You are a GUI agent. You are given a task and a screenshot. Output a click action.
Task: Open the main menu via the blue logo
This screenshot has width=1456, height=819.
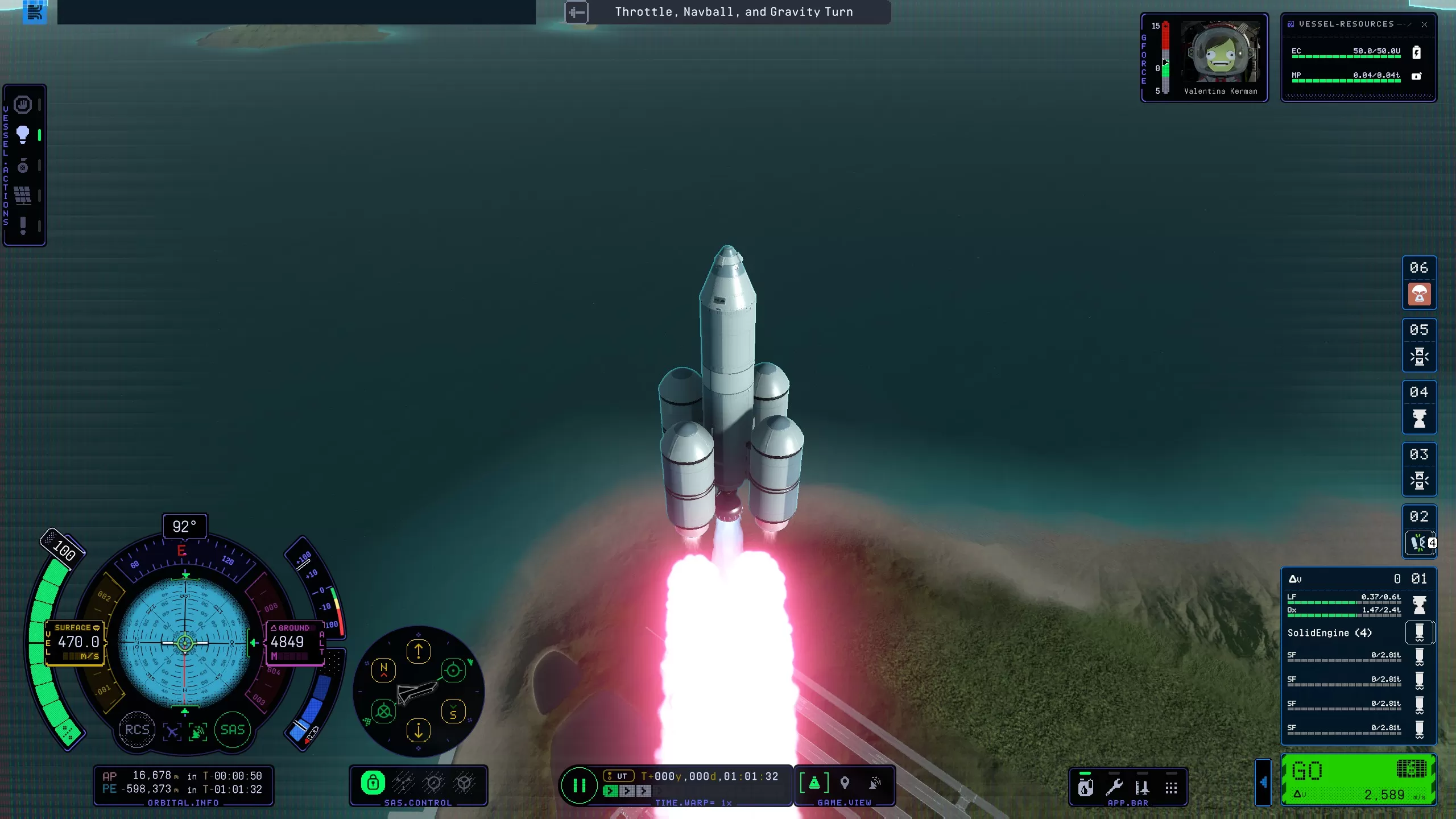coord(34,12)
